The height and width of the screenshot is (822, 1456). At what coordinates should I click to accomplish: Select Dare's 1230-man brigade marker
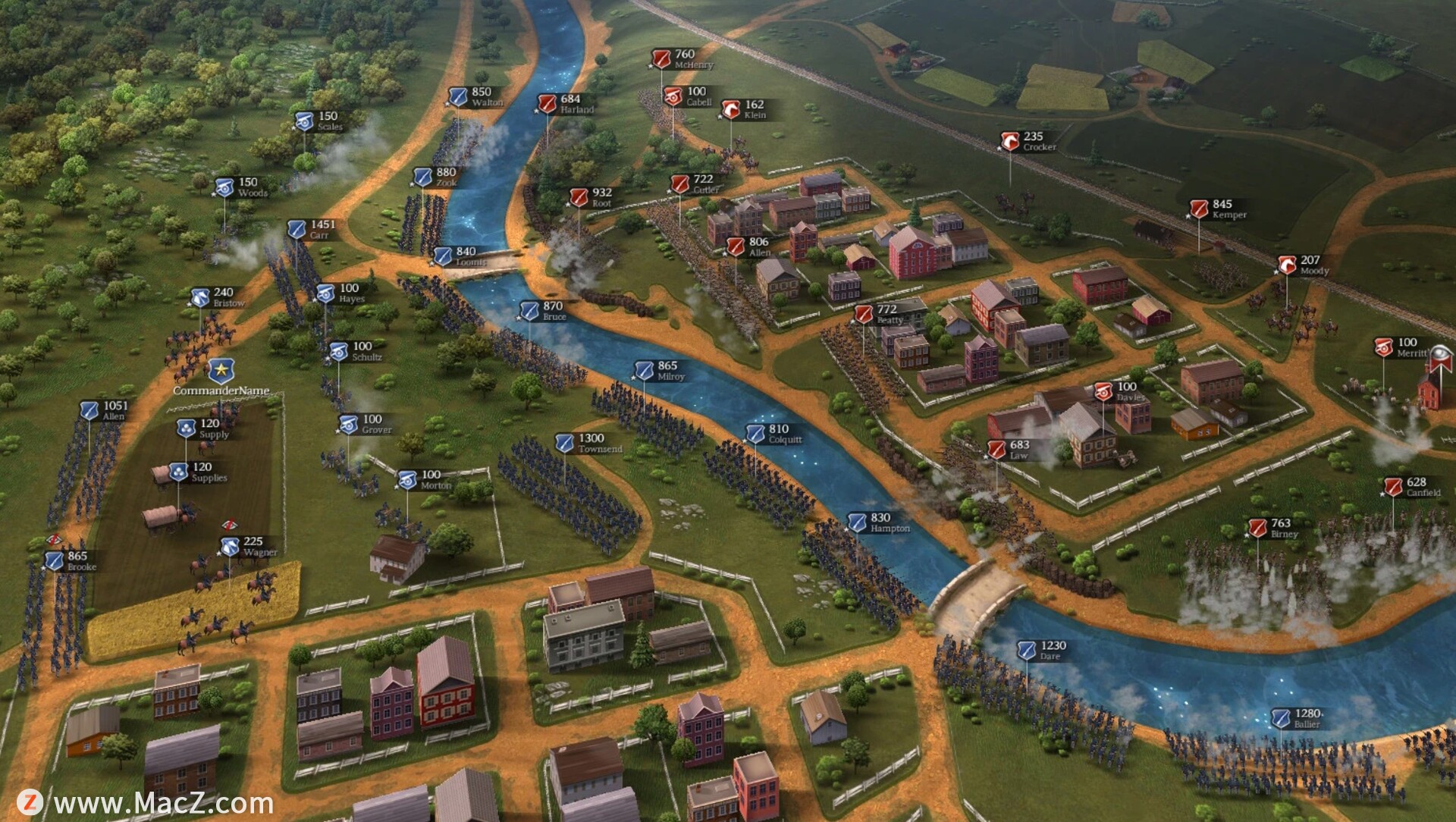tap(1026, 650)
